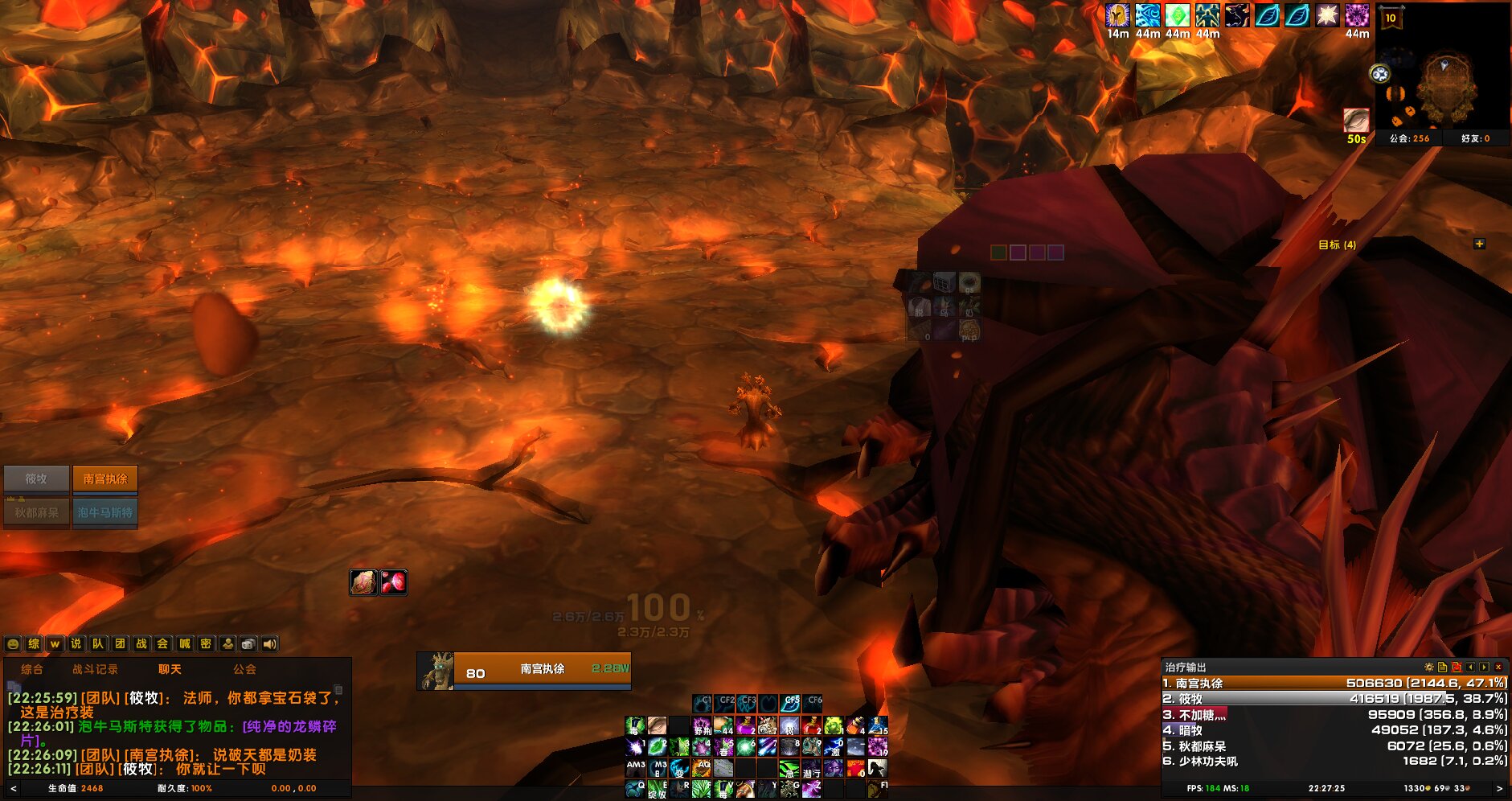The height and width of the screenshot is (801, 1512).
Task: Toggle the 喊 yell channel shortcut button
Action: pyautogui.click(x=186, y=645)
